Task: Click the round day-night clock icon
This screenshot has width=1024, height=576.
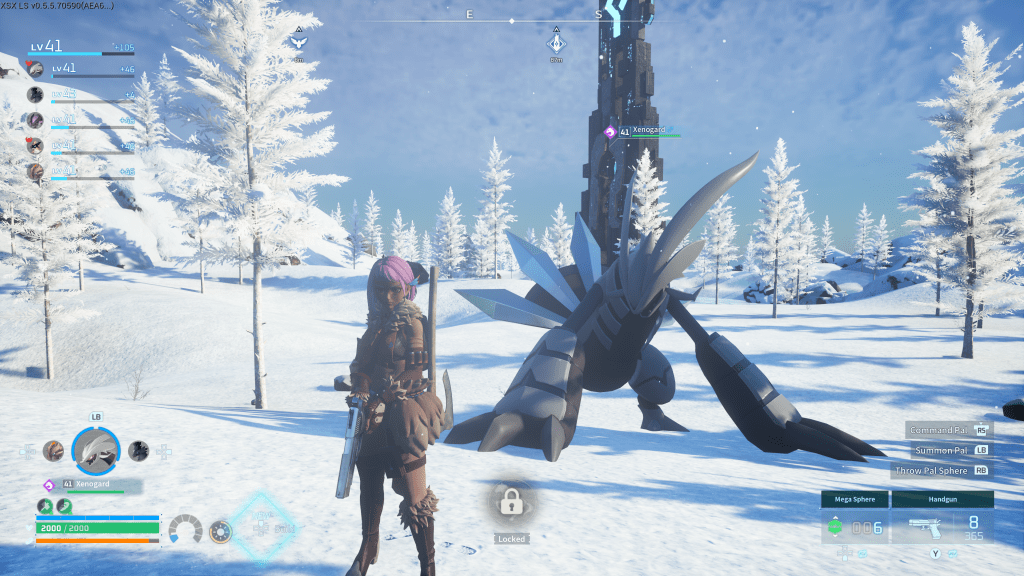Action: click(x=220, y=530)
